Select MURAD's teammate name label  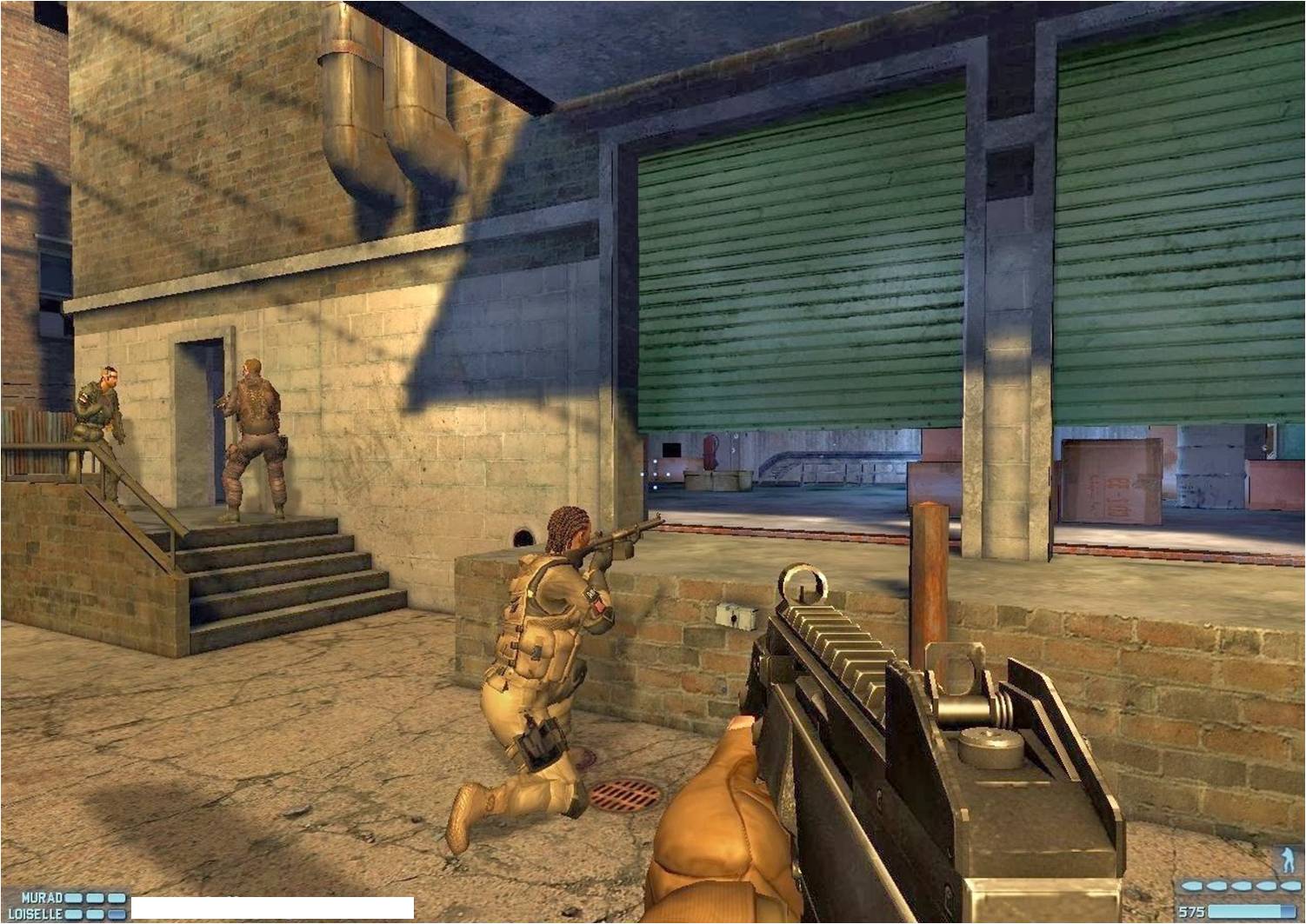(x=42, y=897)
